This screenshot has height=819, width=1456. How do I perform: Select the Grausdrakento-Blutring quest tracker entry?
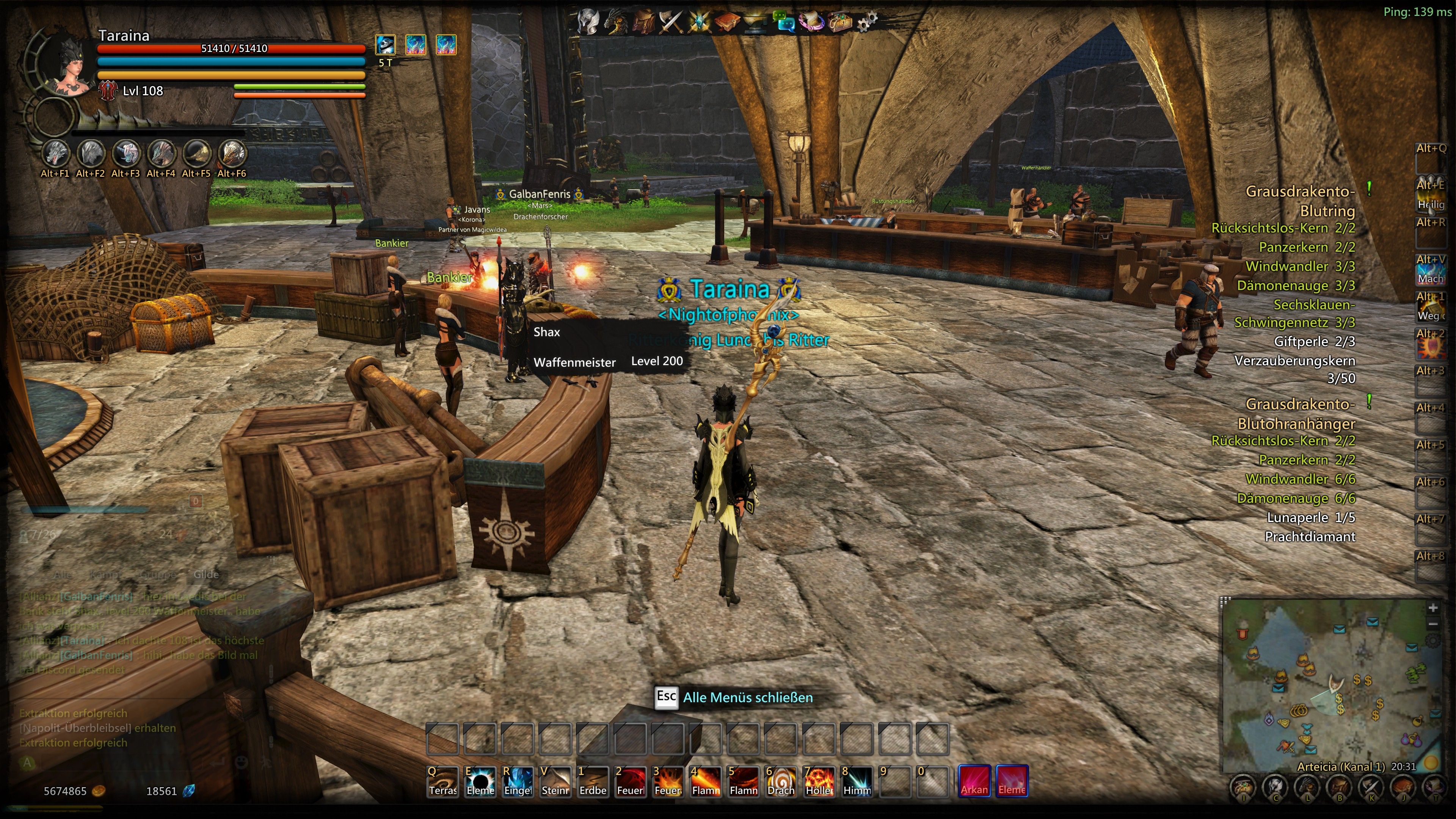tap(1299, 201)
